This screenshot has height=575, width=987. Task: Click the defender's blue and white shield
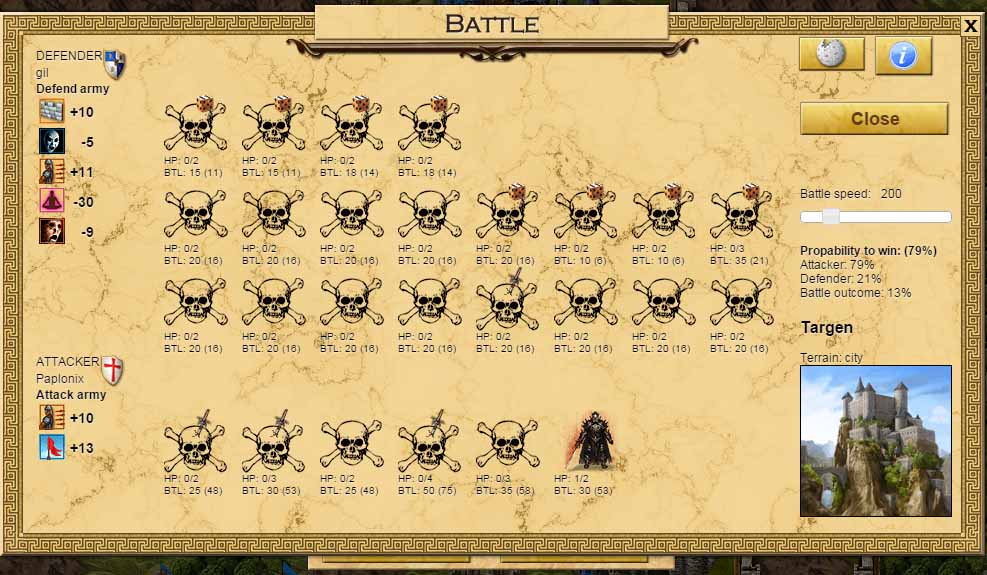click(x=115, y=65)
